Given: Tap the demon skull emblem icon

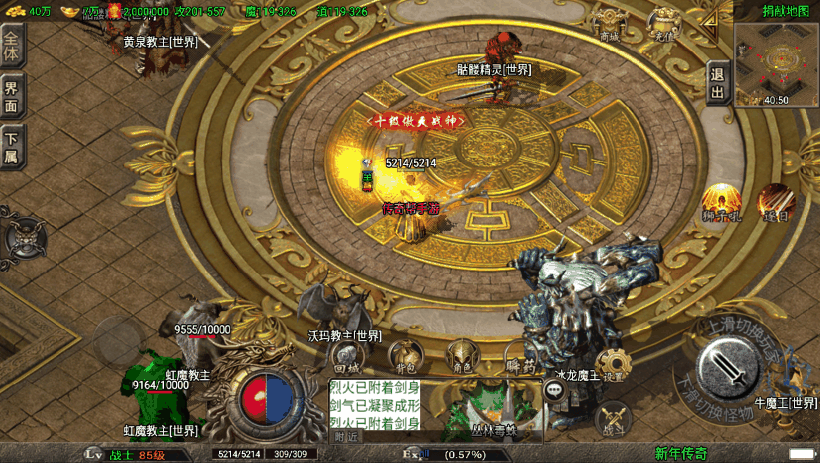Looking at the screenshot, I should tap(21, 240).
